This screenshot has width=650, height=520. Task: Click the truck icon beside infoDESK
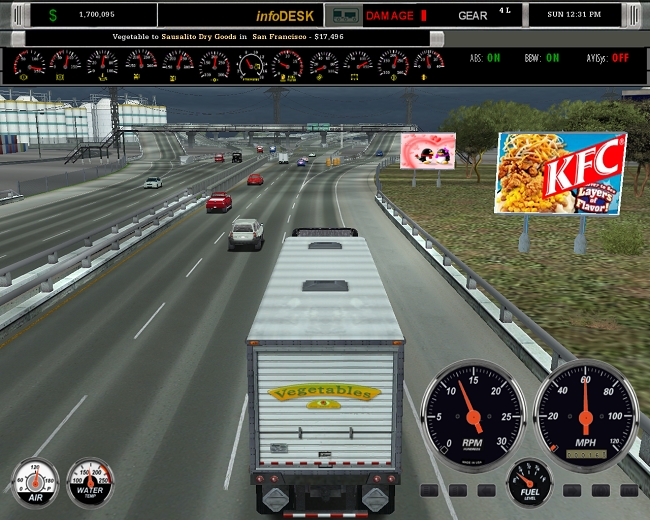click(x=343, y=15)
